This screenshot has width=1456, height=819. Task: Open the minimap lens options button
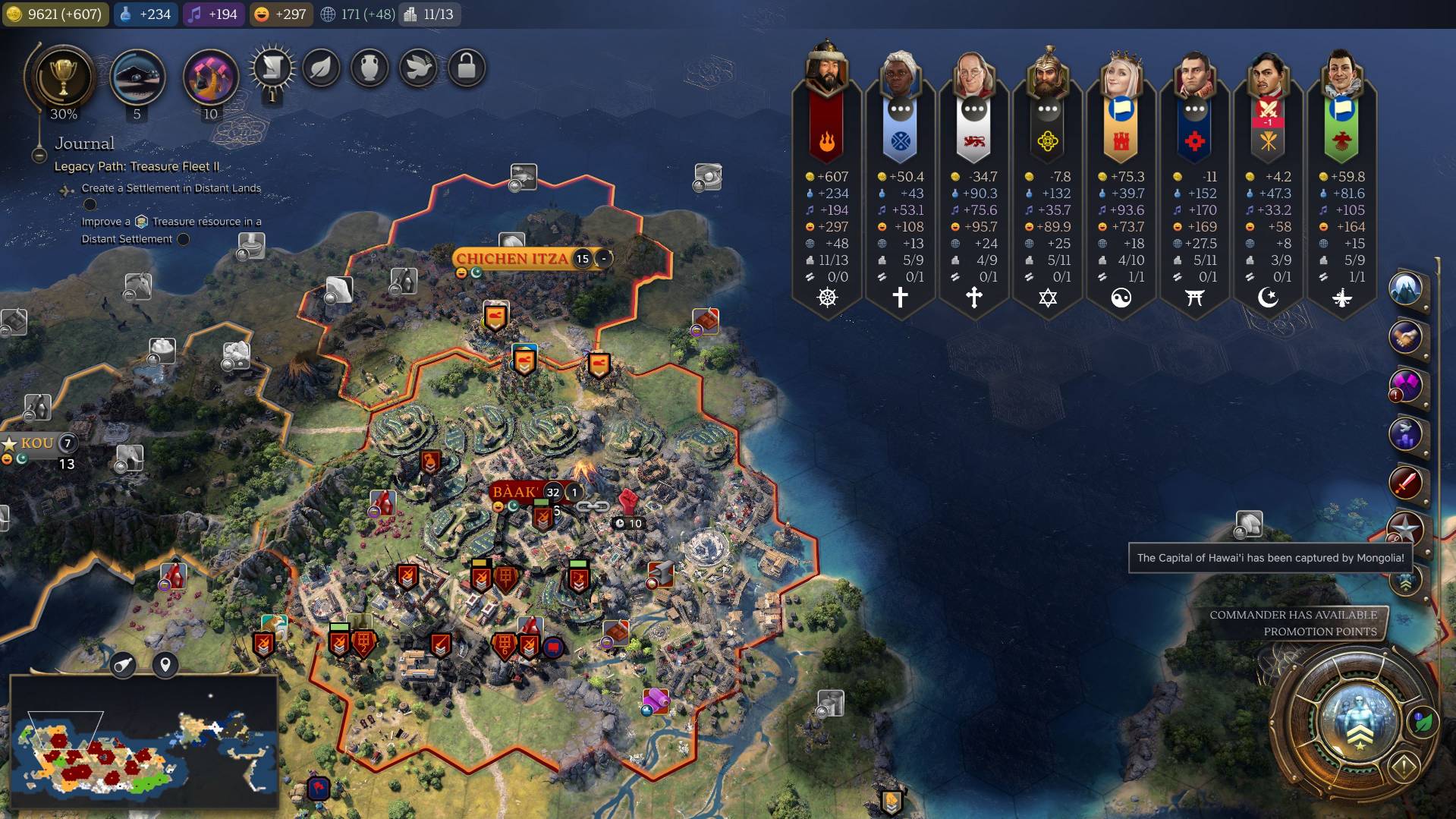tap(123, 666)
